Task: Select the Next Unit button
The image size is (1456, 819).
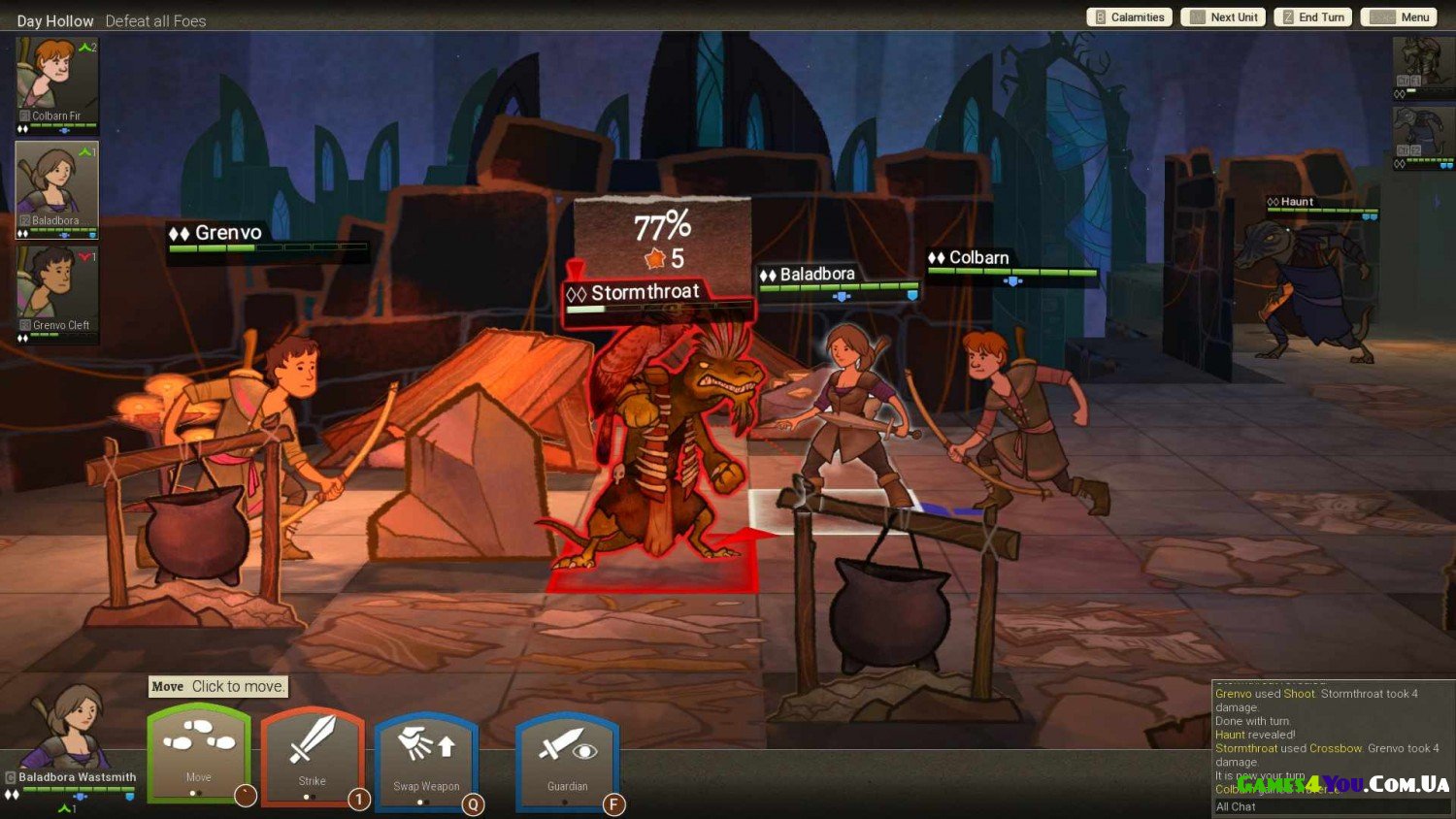Action: click(1223, 17)
